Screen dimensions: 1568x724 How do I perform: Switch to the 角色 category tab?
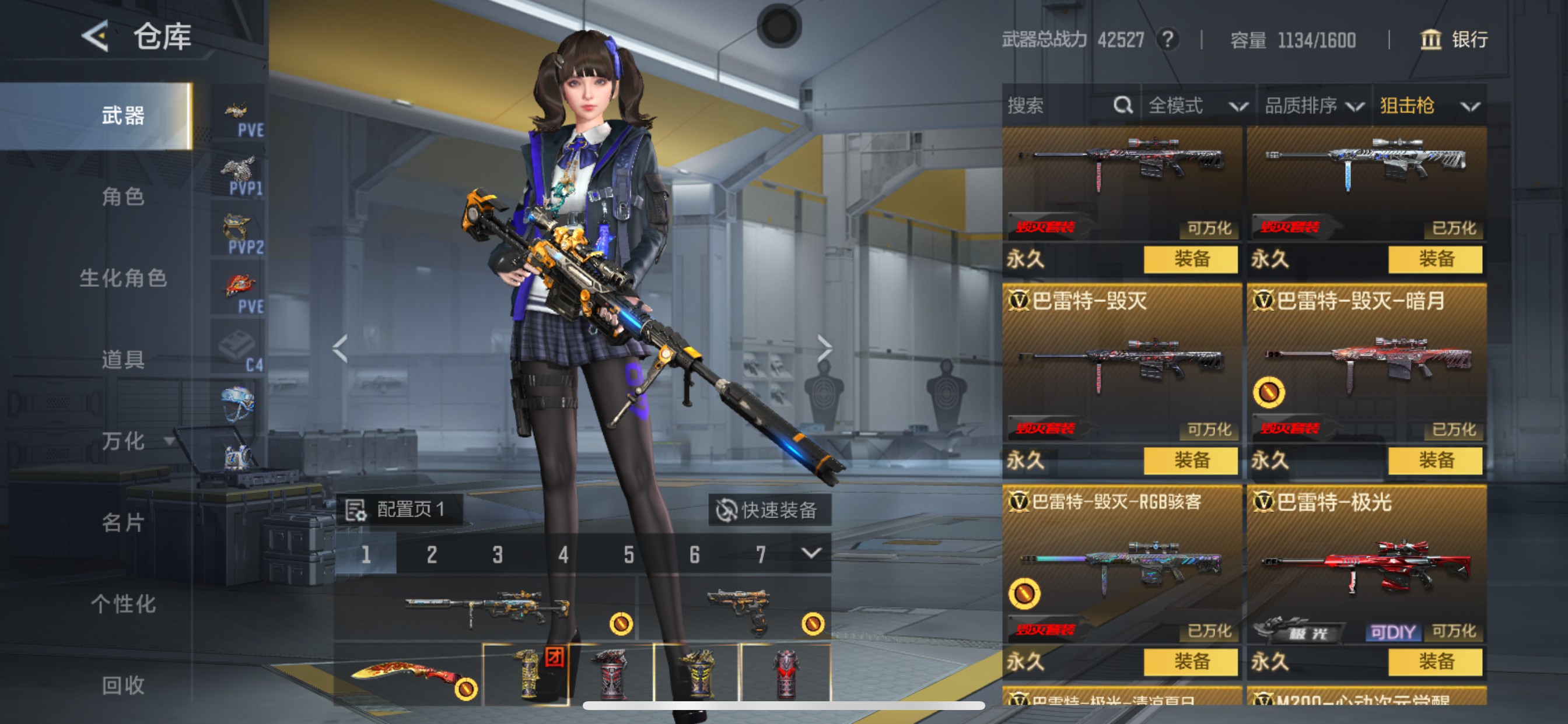pyautogui.click(x=123, y=196)
